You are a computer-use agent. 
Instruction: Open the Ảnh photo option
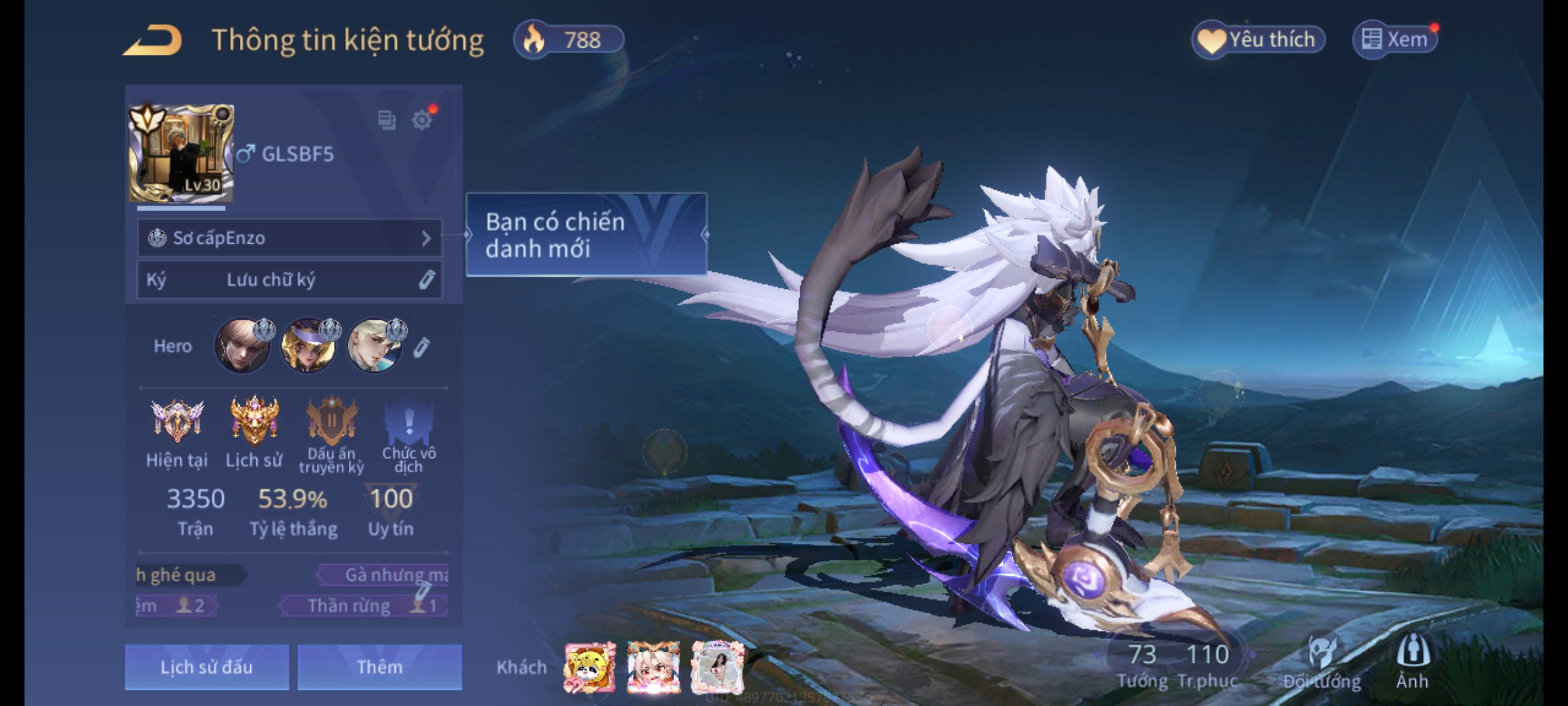pyautogui.click(x=1413, y=662)
